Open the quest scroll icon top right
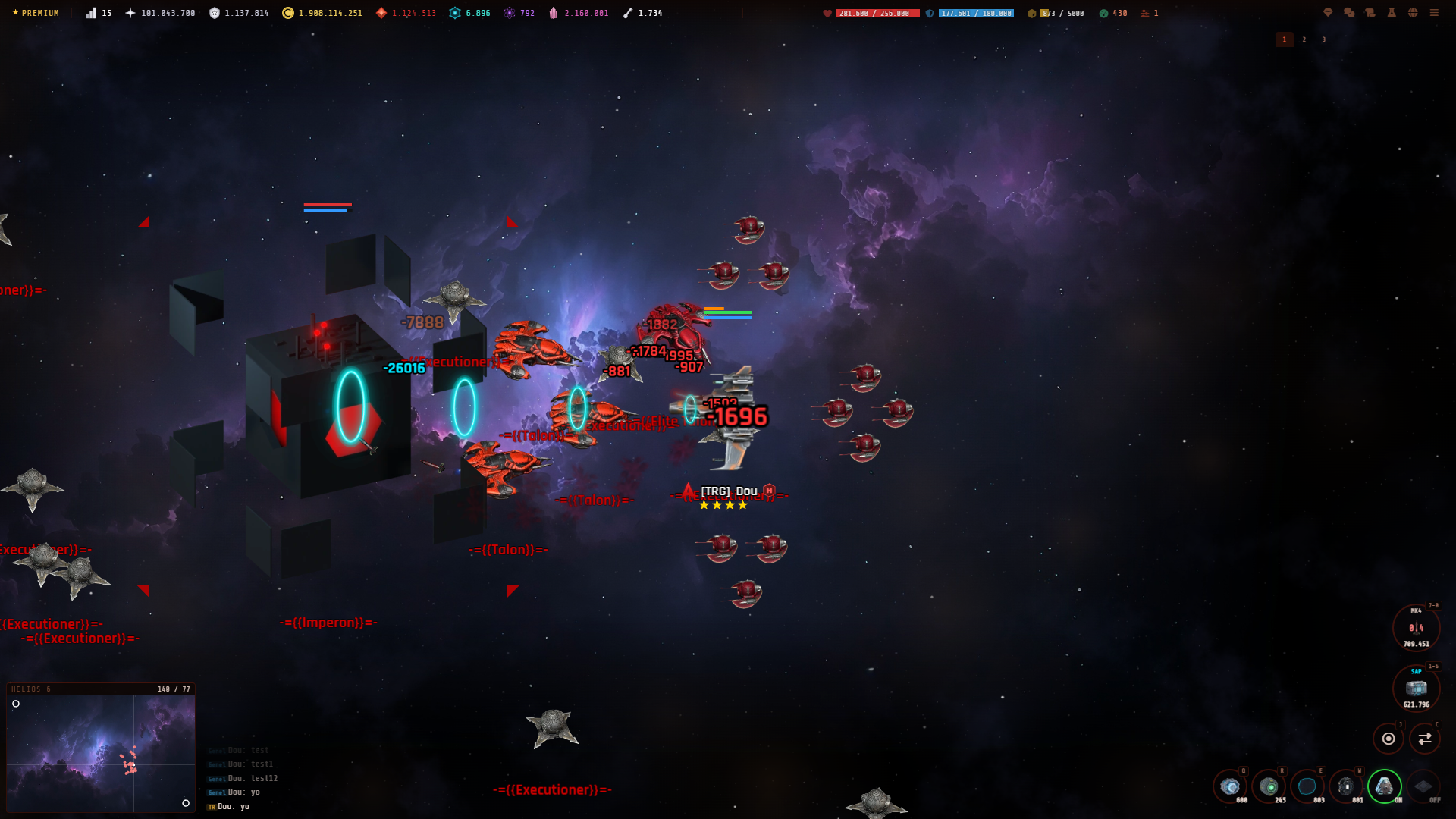Screen dimensions: 1456x819 click(x=1369, y=13)
